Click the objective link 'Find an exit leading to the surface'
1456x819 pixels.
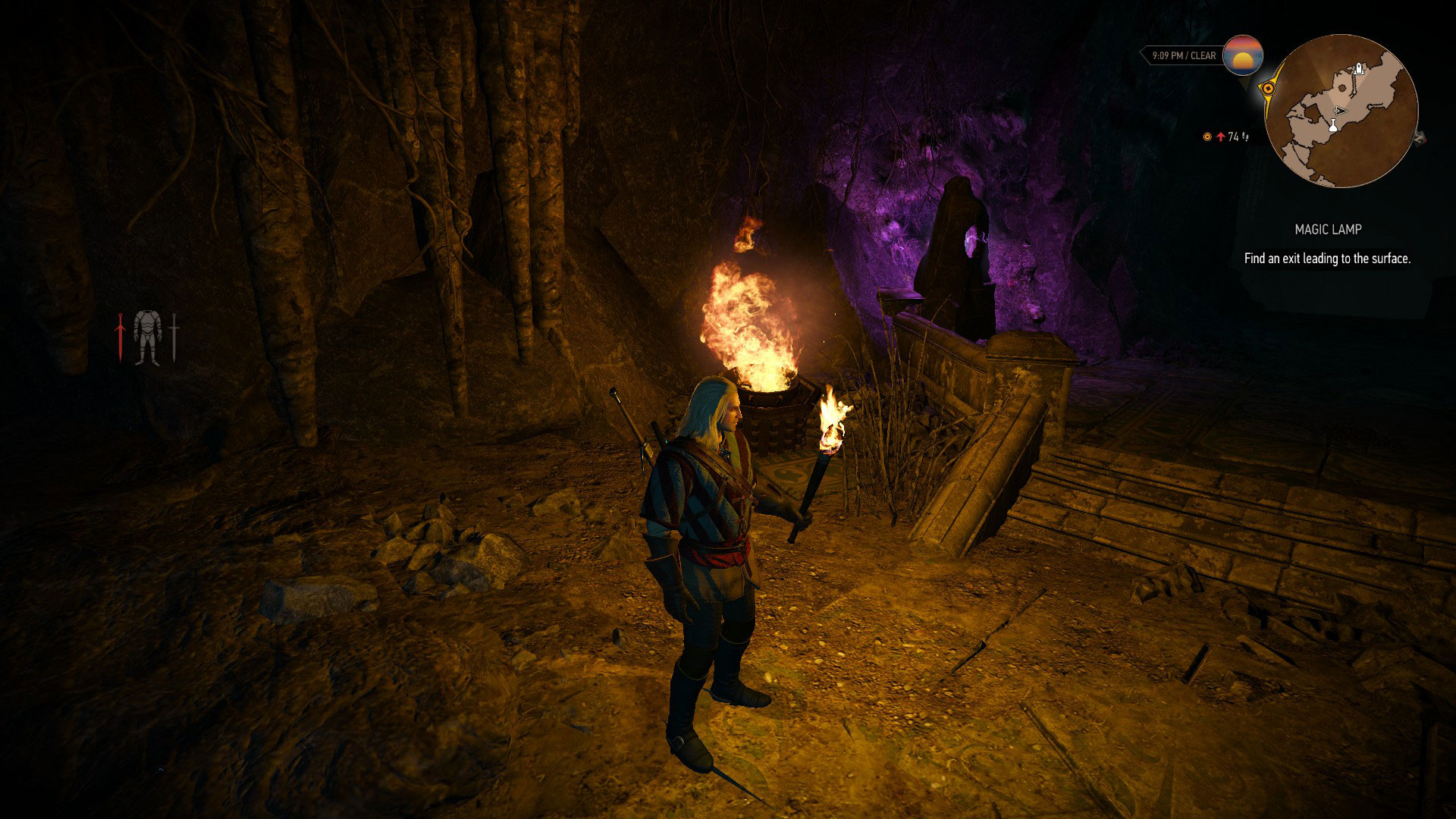click(x=1327, y=258)
